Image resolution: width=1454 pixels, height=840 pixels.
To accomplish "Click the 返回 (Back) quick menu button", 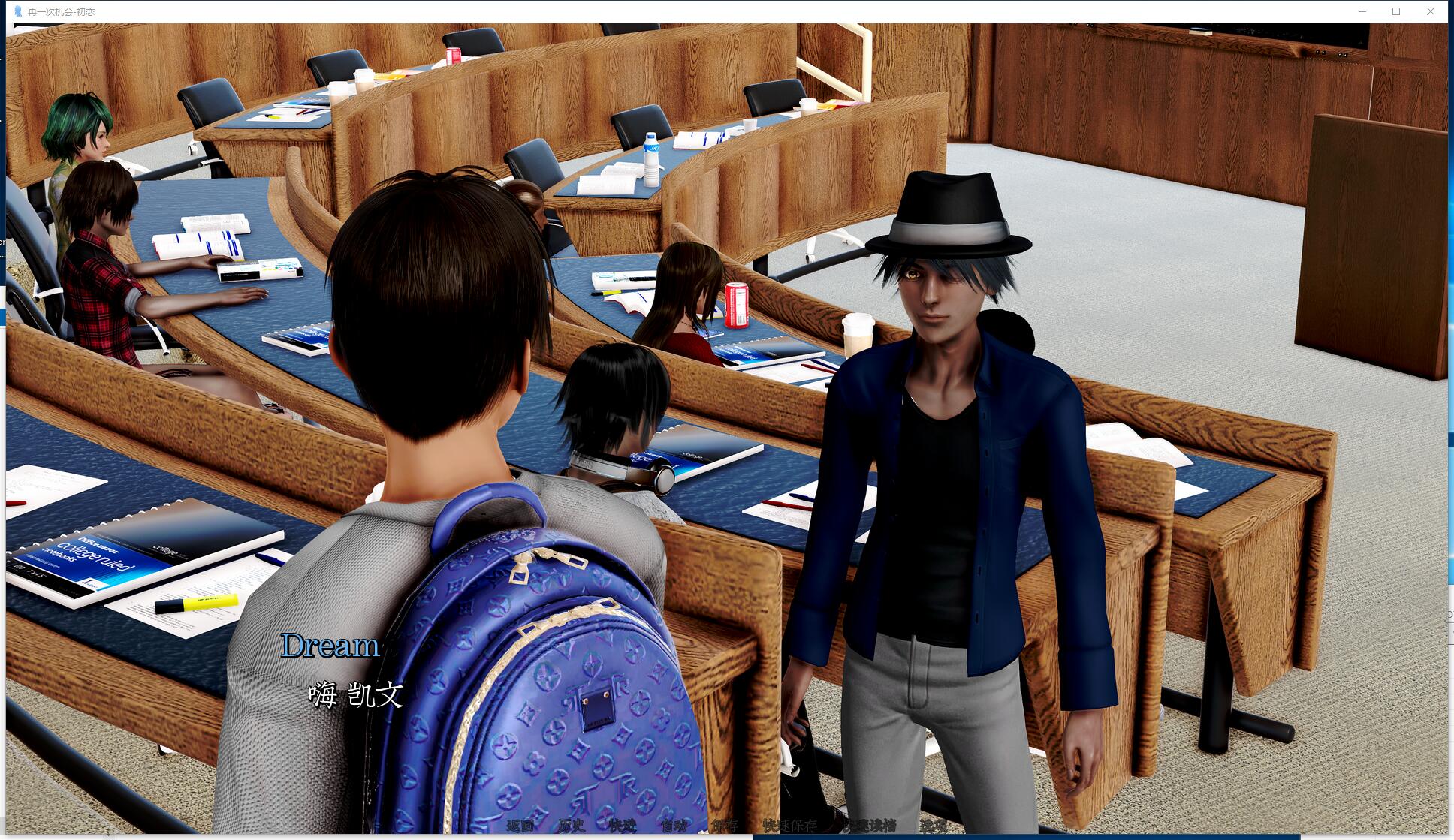I will click(520, 826).
